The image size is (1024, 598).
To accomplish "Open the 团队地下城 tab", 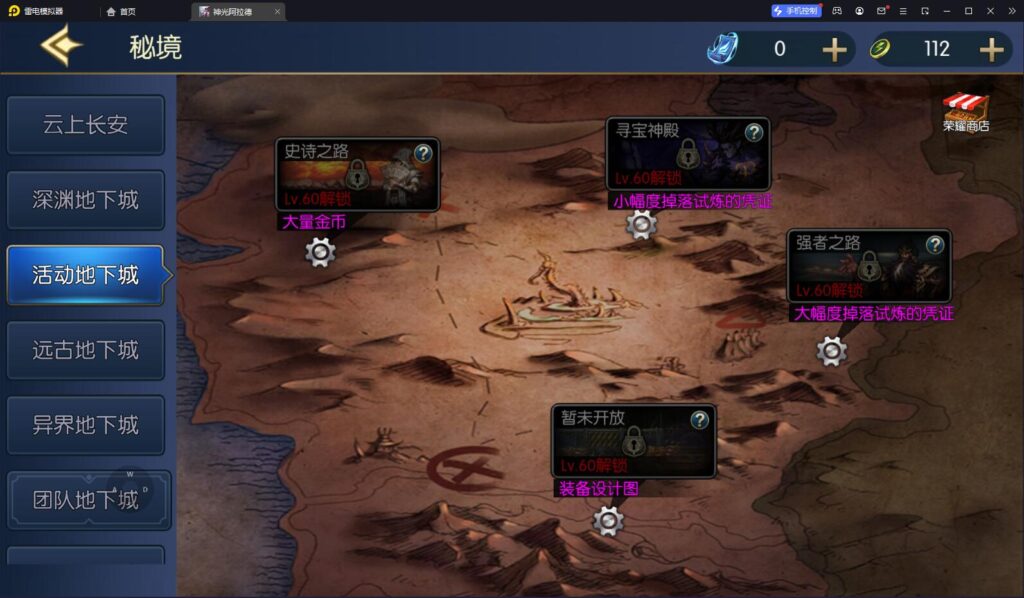I will point(85,500).
